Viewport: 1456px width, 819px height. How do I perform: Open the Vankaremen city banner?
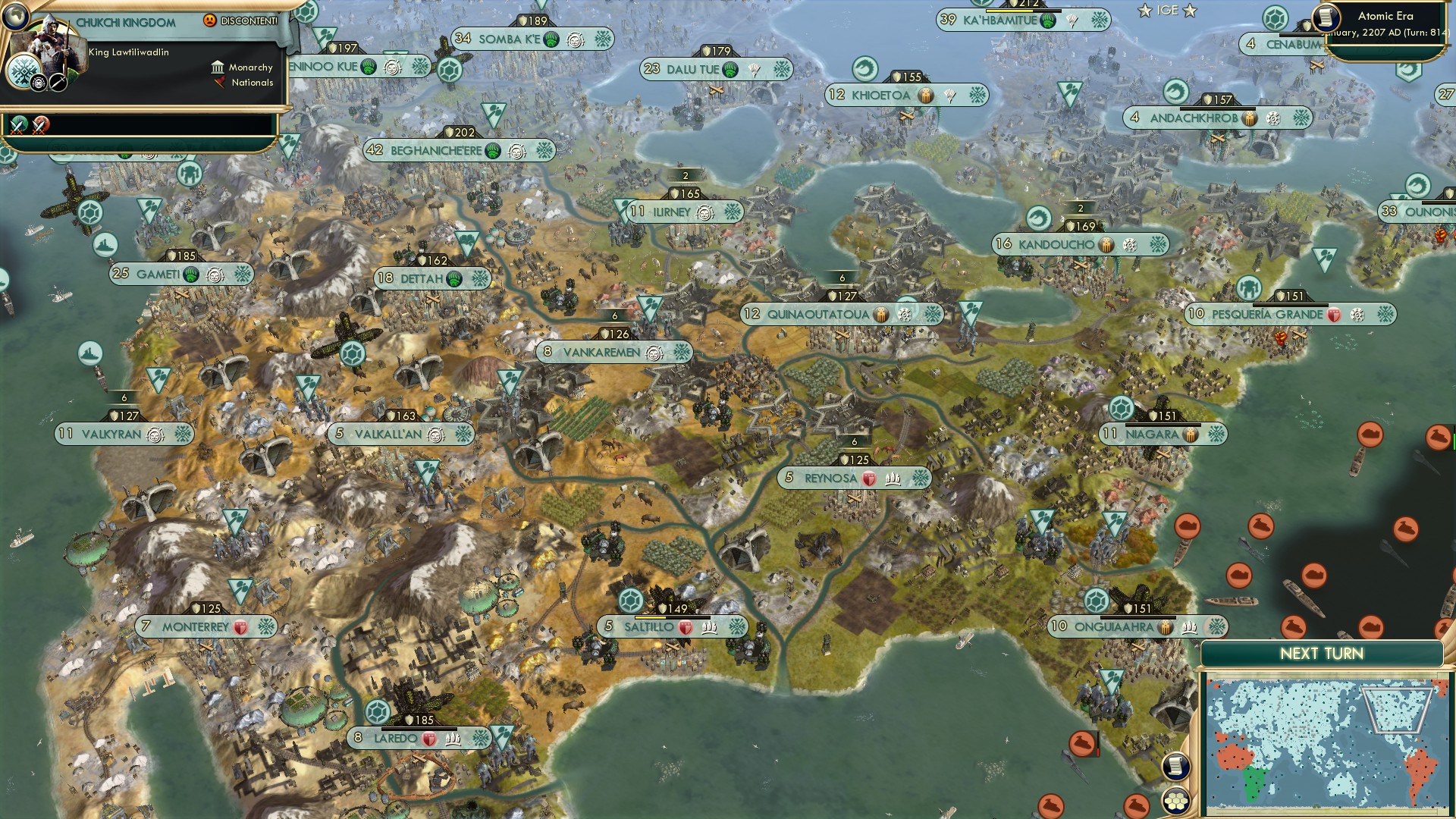tap(601, 353)
